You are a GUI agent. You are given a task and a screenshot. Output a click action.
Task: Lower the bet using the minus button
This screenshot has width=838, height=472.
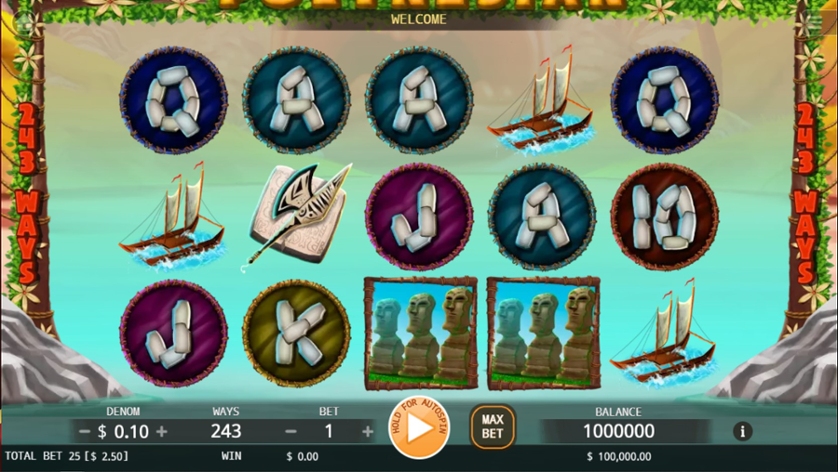291,432
